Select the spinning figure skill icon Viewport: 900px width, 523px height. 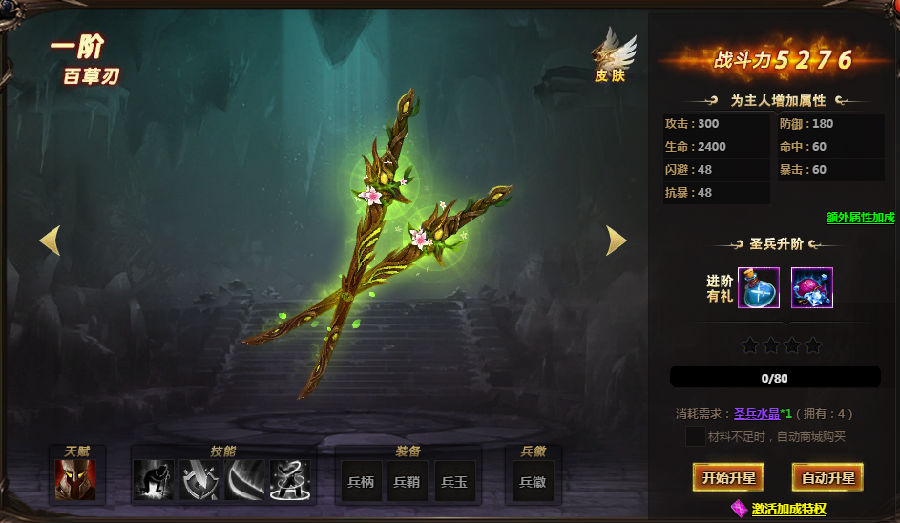pyautogui.click(x=290, y=480)
